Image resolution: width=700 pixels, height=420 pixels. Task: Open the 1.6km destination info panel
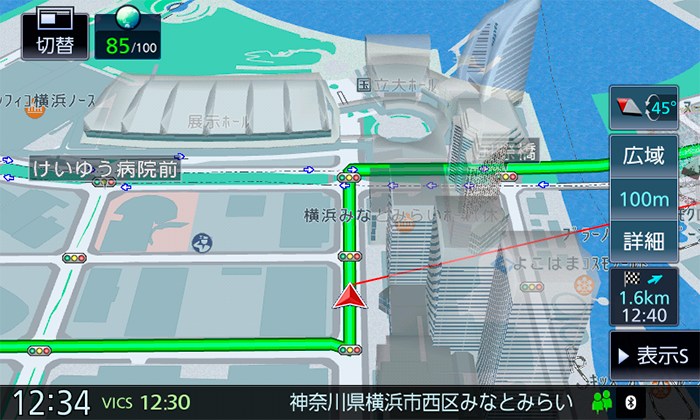[x=643, y=297]
